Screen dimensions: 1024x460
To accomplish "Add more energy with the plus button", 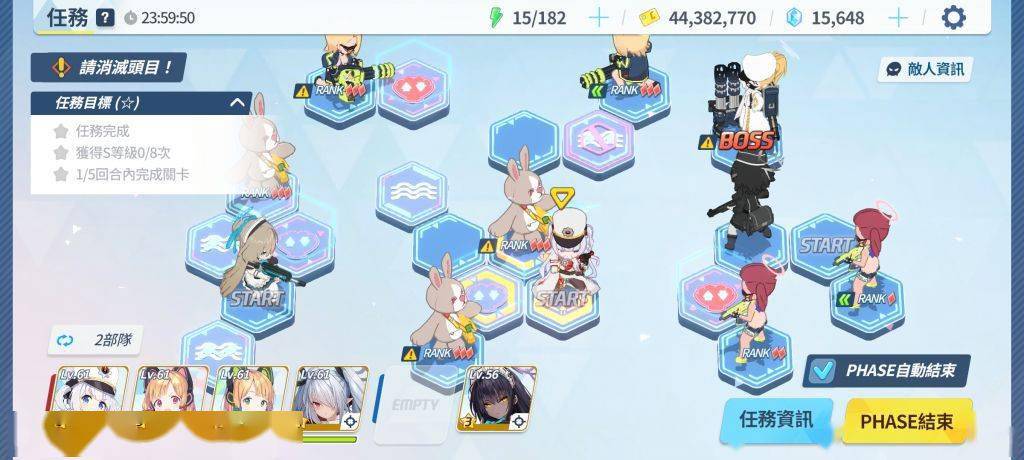I will point(598,17).
